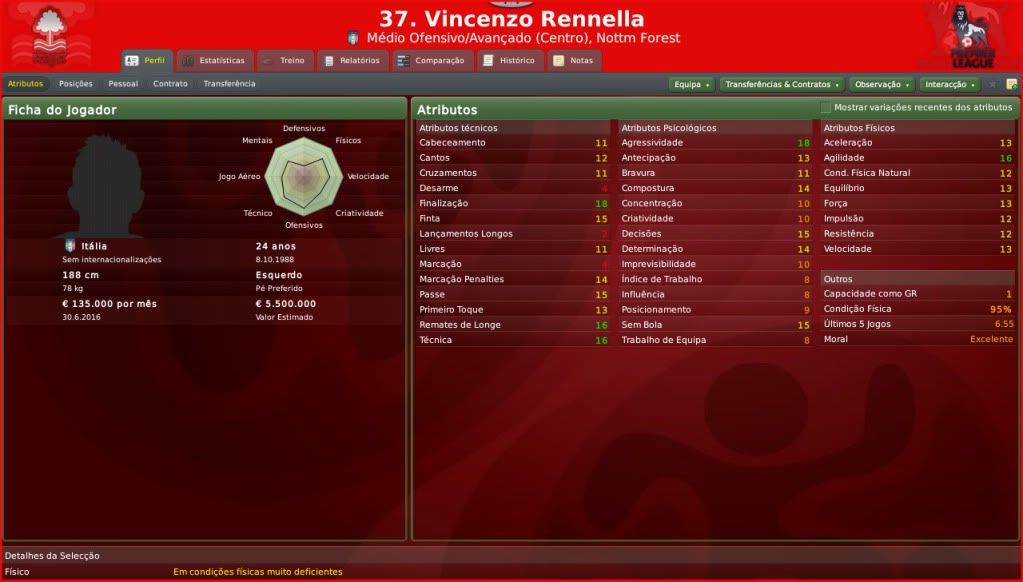Image resolution: width=1023 pixels, height=582 pixels.
Task: Toggle Mostrar variações recentes dos atributos checkbox
Action: click(x=826, y=108)
